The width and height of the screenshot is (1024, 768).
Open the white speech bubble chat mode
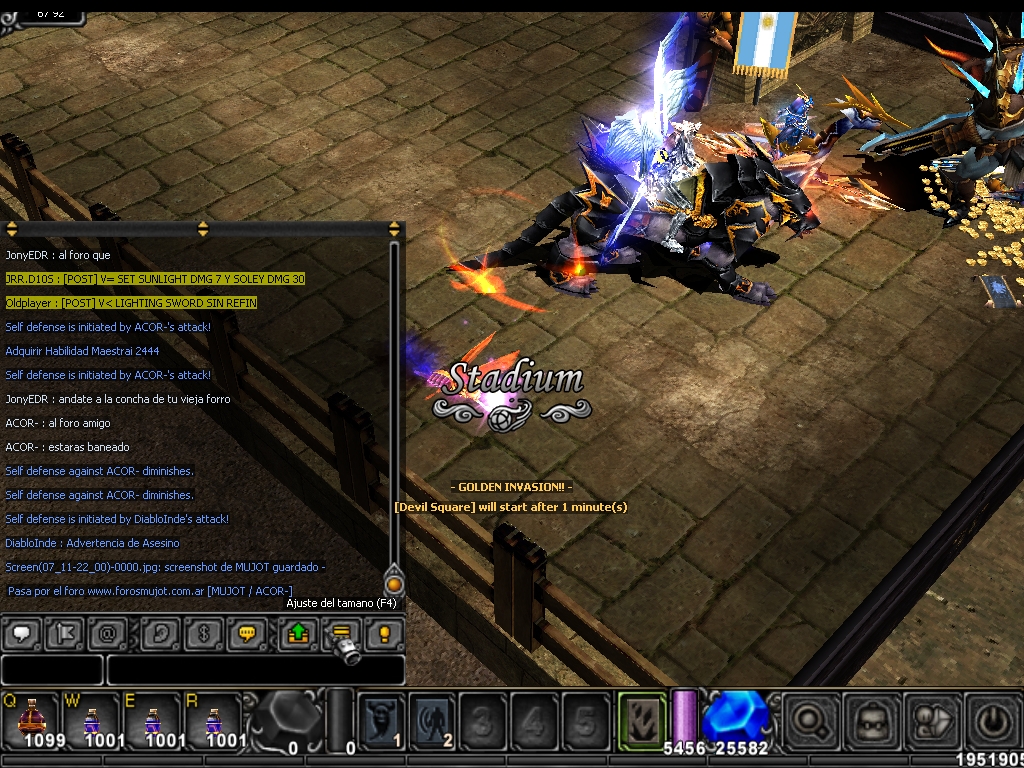pyautogui.click(x=23, y=633)
